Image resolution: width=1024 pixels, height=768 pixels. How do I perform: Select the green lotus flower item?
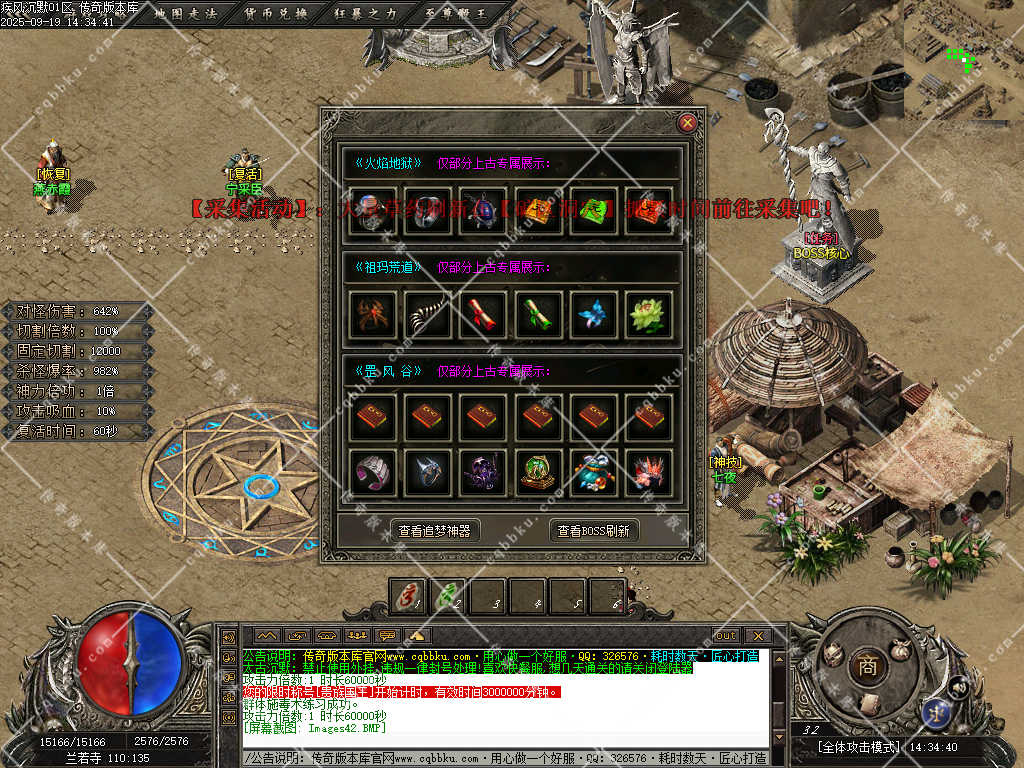click(648, 315)
